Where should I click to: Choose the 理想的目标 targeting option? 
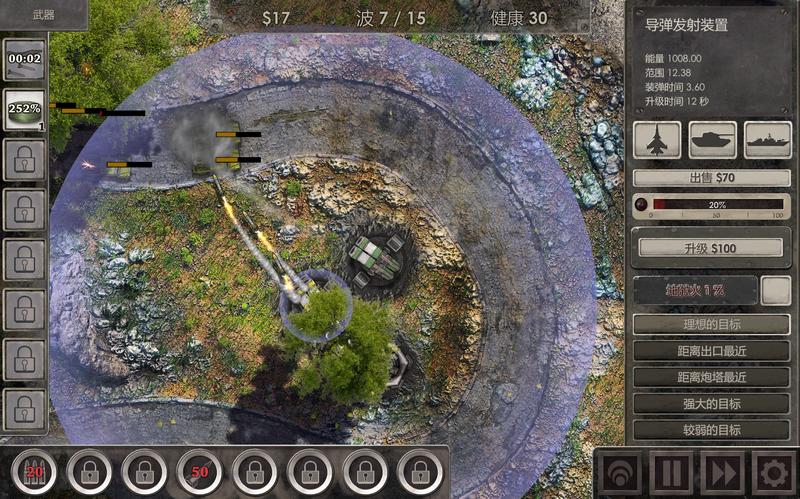710,324
